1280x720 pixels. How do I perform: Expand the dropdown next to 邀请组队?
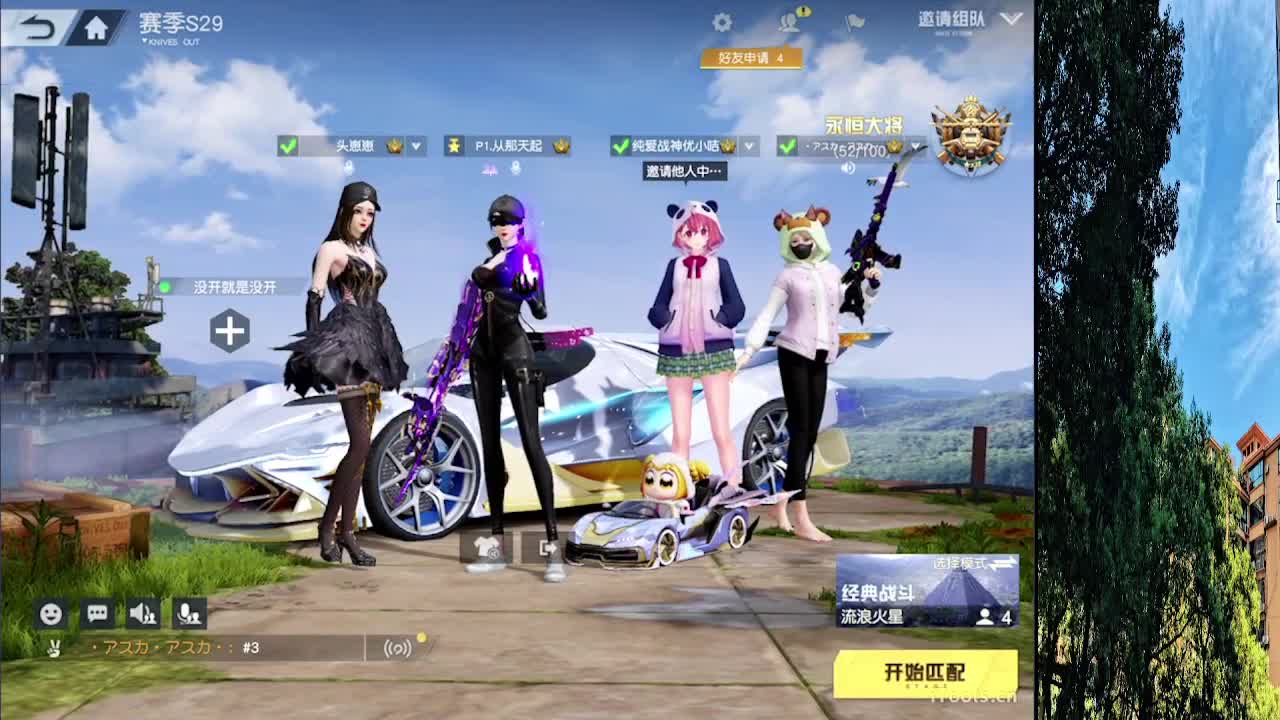pyautogui.click(x=1009, y=20)
